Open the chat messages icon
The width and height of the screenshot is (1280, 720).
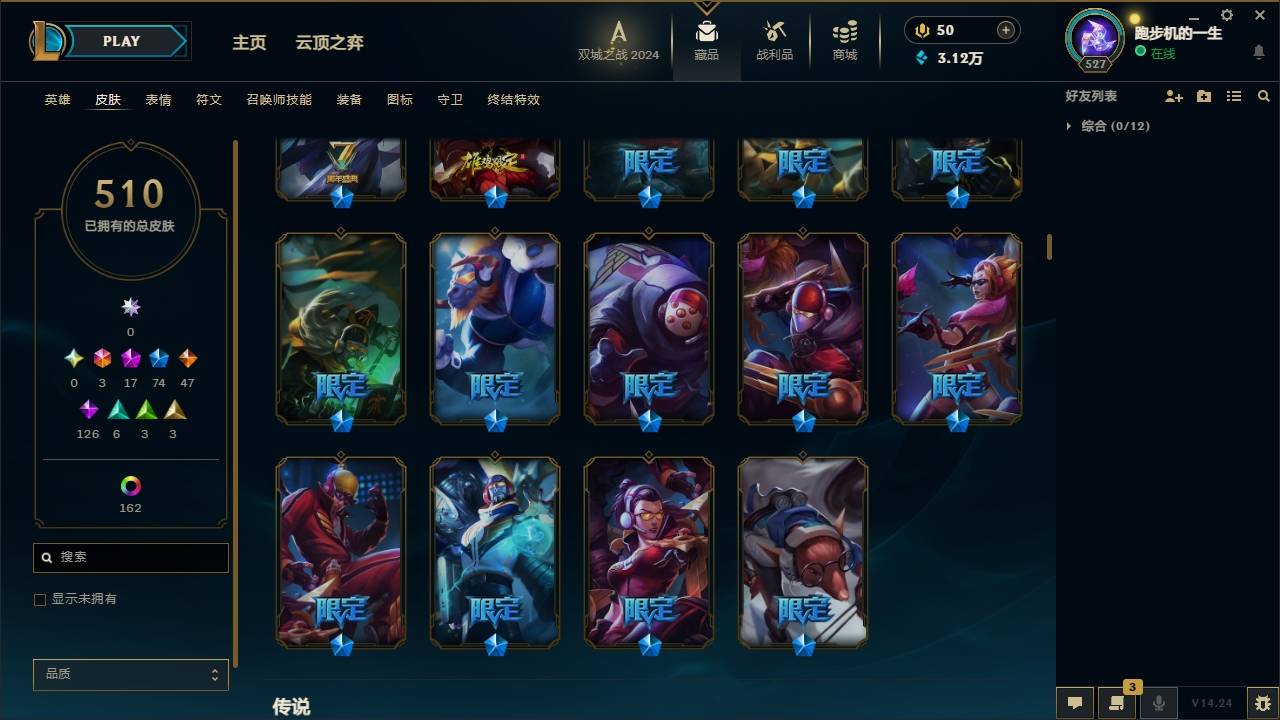coord(1073,703)
